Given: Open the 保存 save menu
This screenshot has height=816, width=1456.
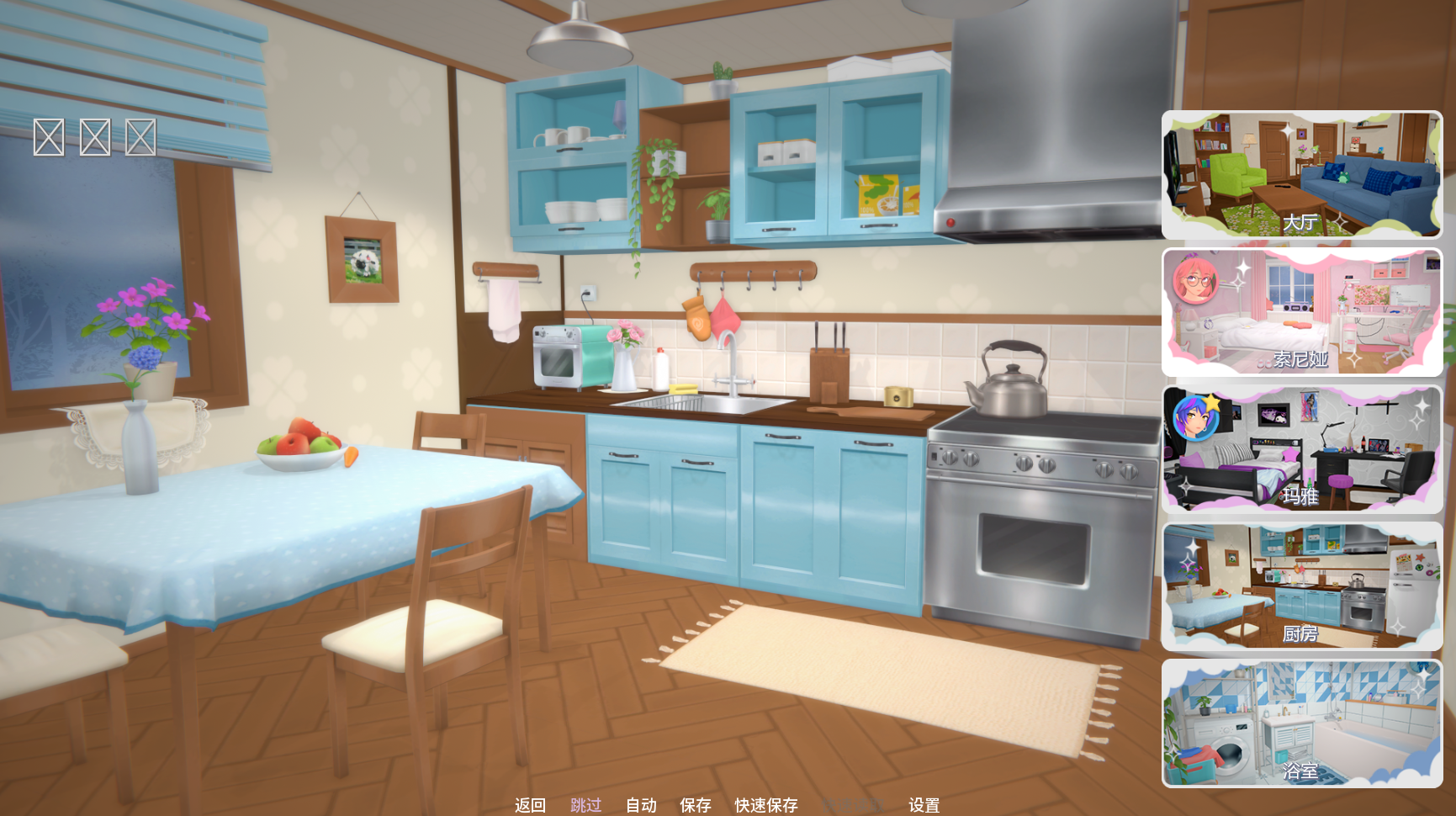Looking at the screenshot, I should 696,805.
